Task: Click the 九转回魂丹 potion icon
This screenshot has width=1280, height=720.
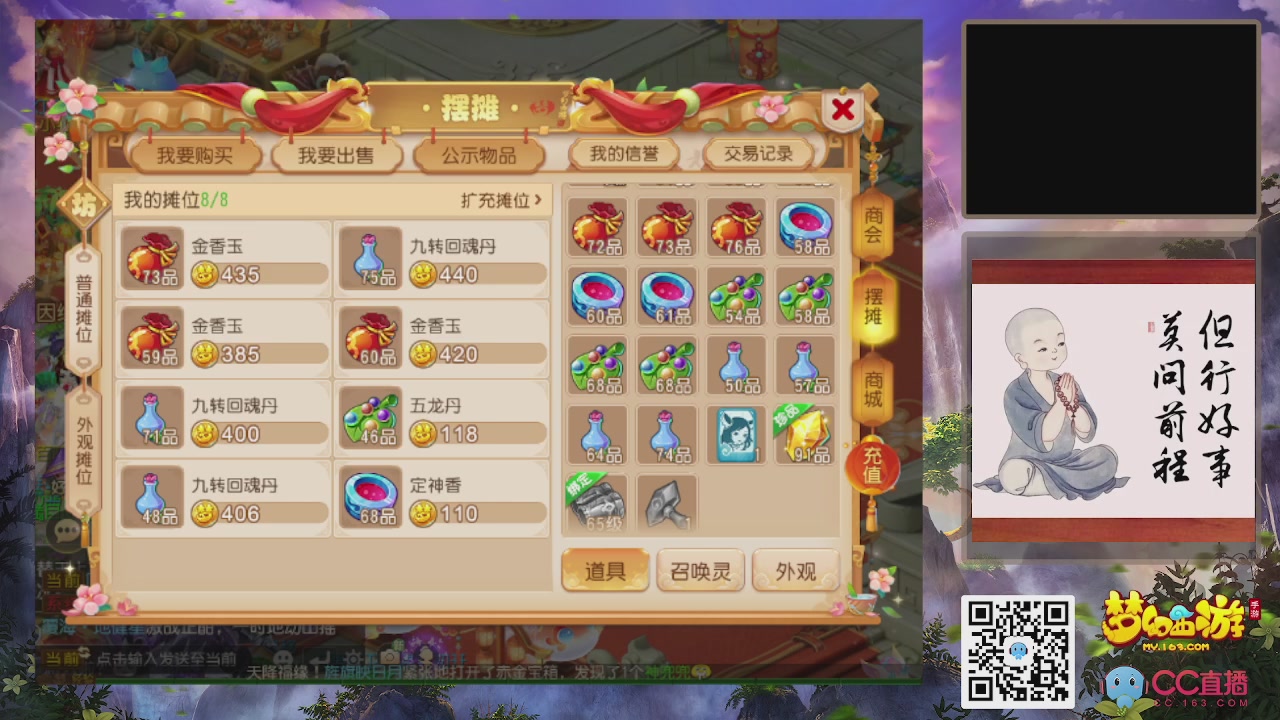Action: tap(370, 258)
